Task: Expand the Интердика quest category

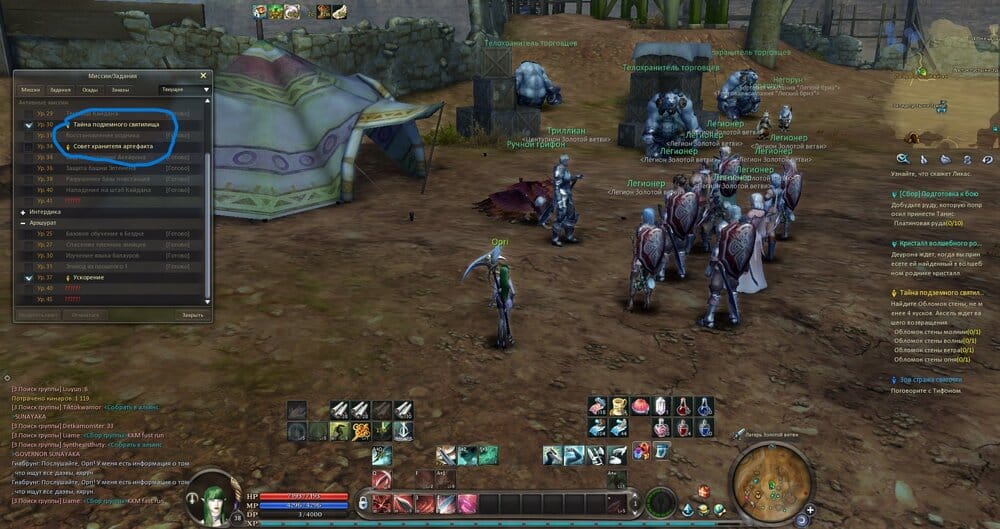Action: 23,212
